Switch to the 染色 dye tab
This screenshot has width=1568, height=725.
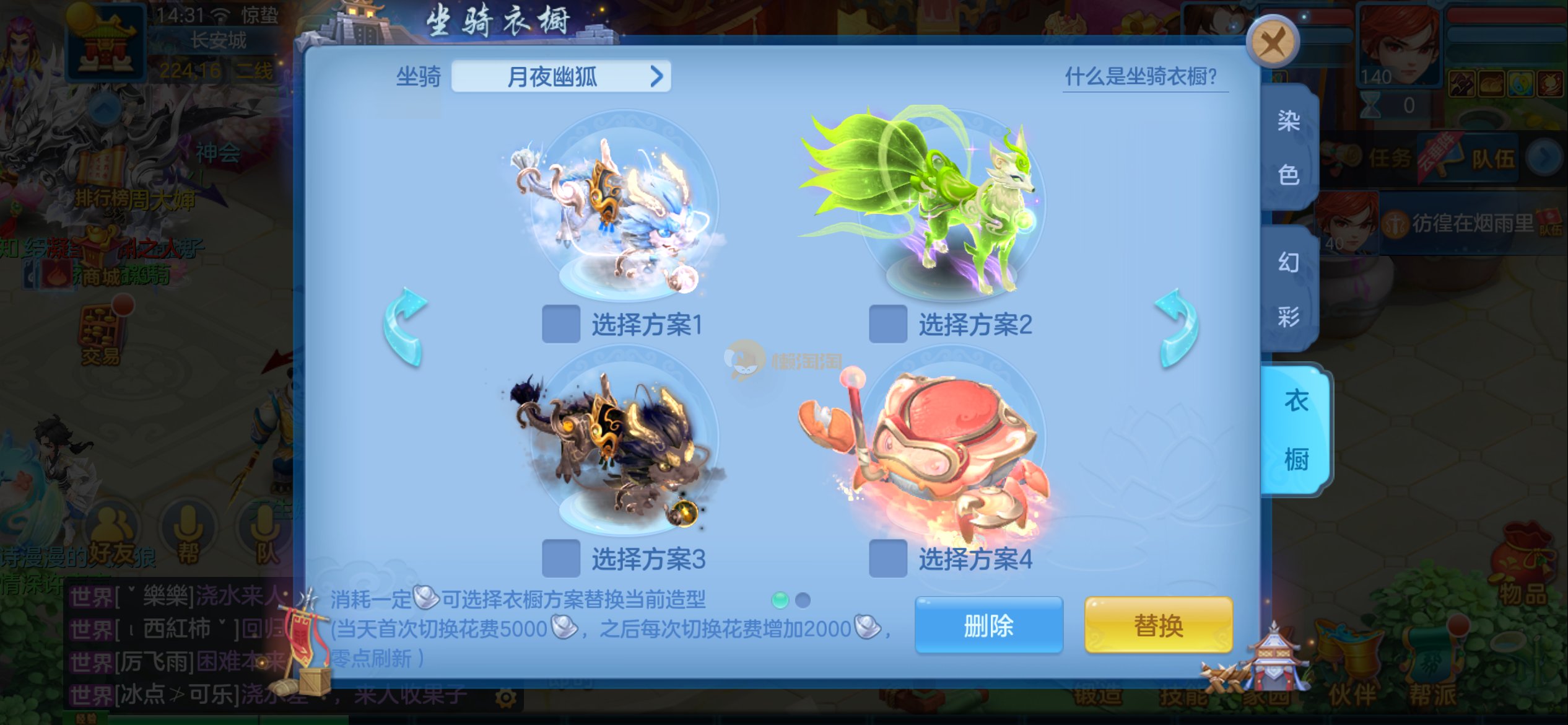[1289, 147]
